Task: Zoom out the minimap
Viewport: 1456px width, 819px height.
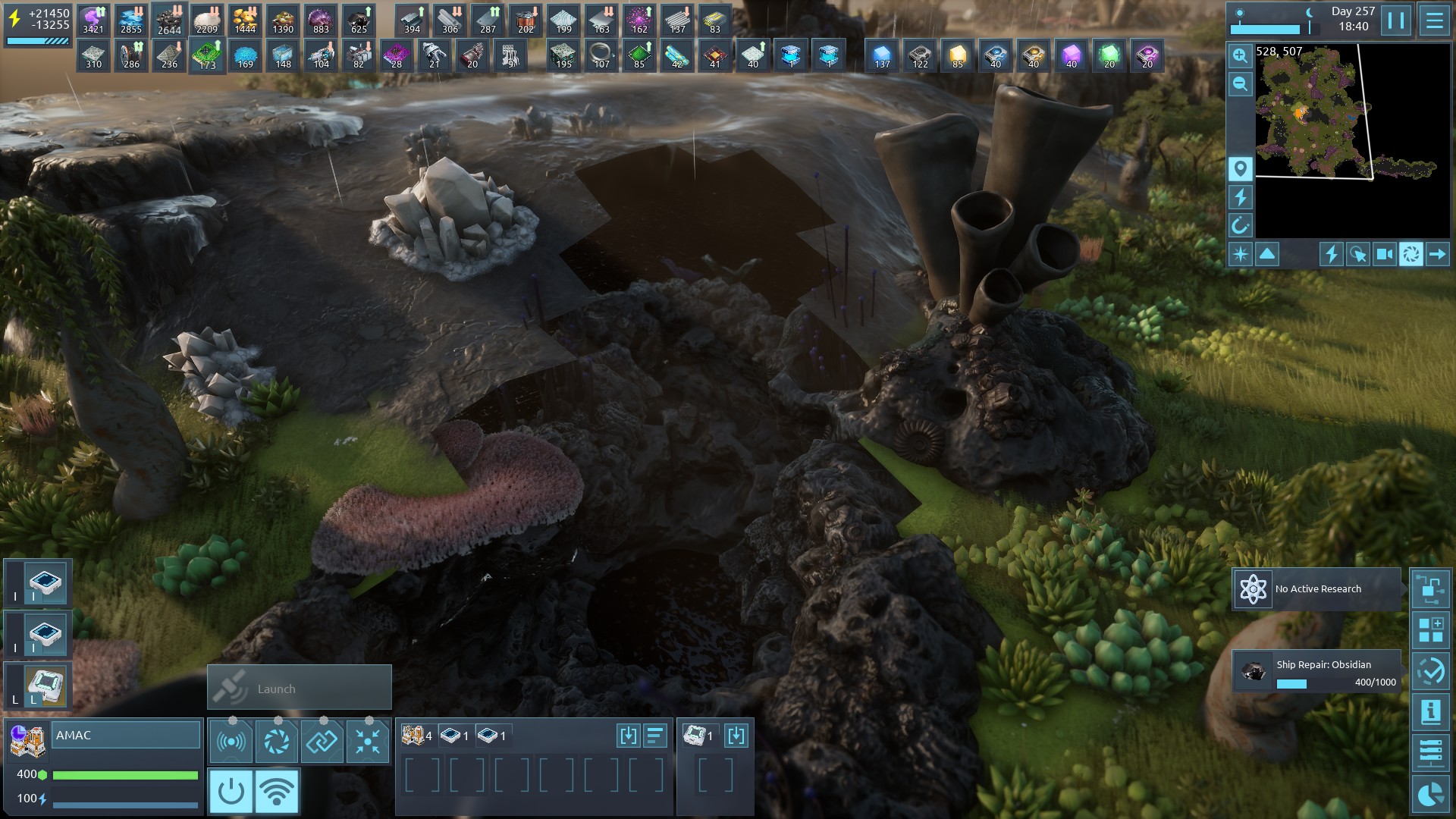Action: click(1241, 84)
